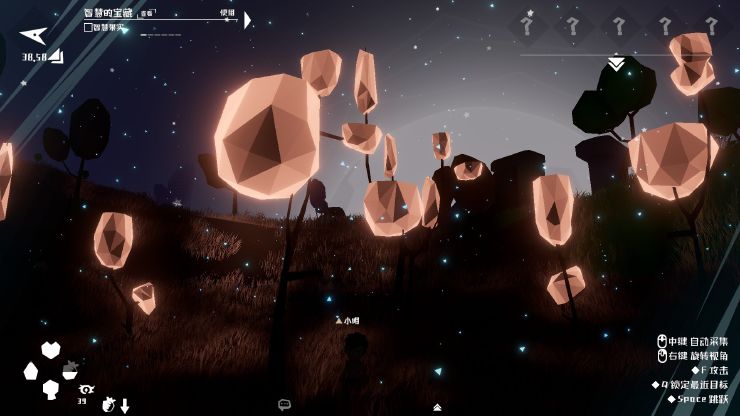Select the tree-shaped icon at the cluster's bottom
The height and width of the screenshot is (416, 740).
(x=50, y=389)
